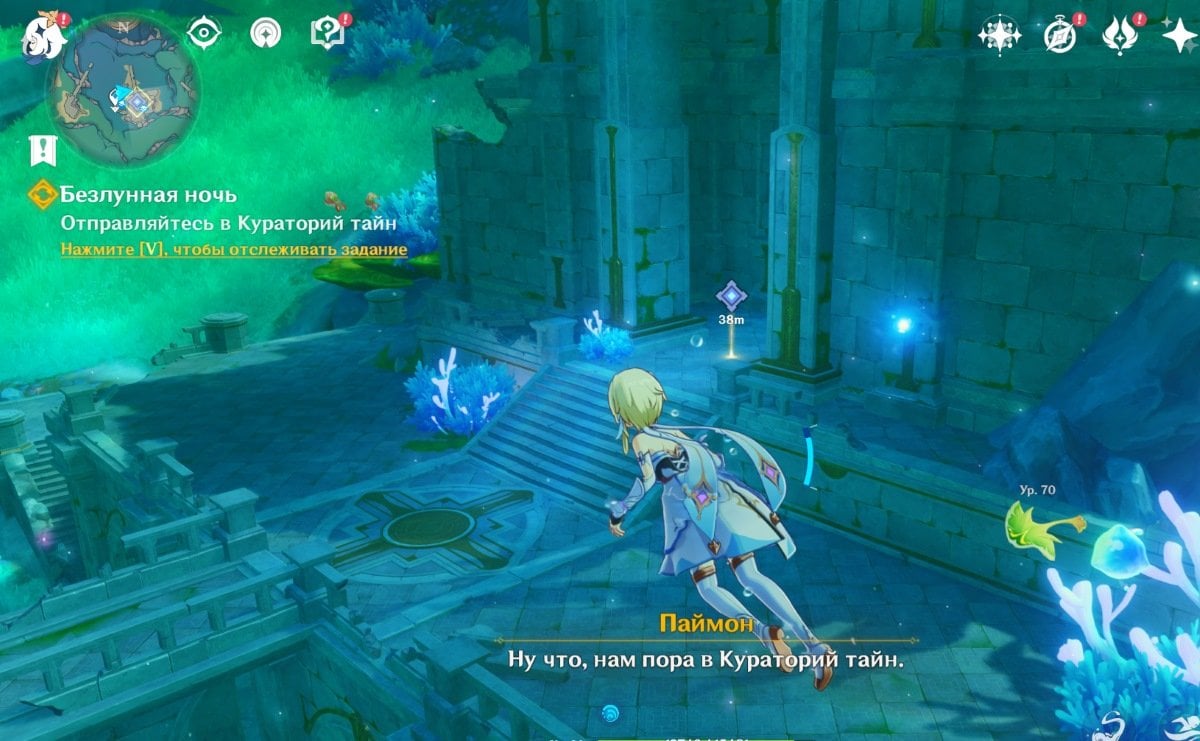Open the quest log banner icon
The height and width of the screenshot is (741, 1200).
[x=43, y=150]
